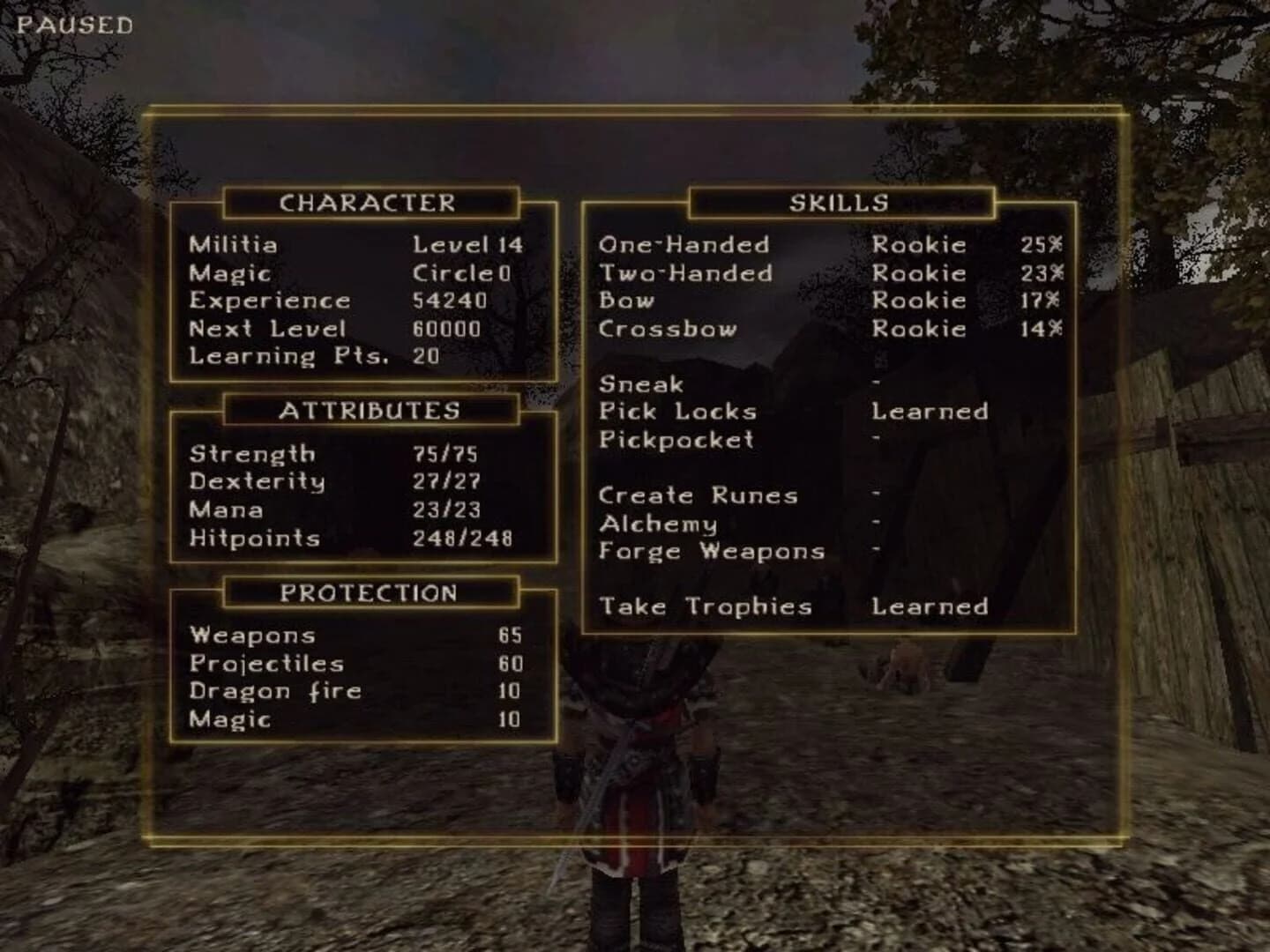The height and width of the screenshot is (952, 1270).
Task: Click the PROTECTION panel header
Action: (370, 593)
